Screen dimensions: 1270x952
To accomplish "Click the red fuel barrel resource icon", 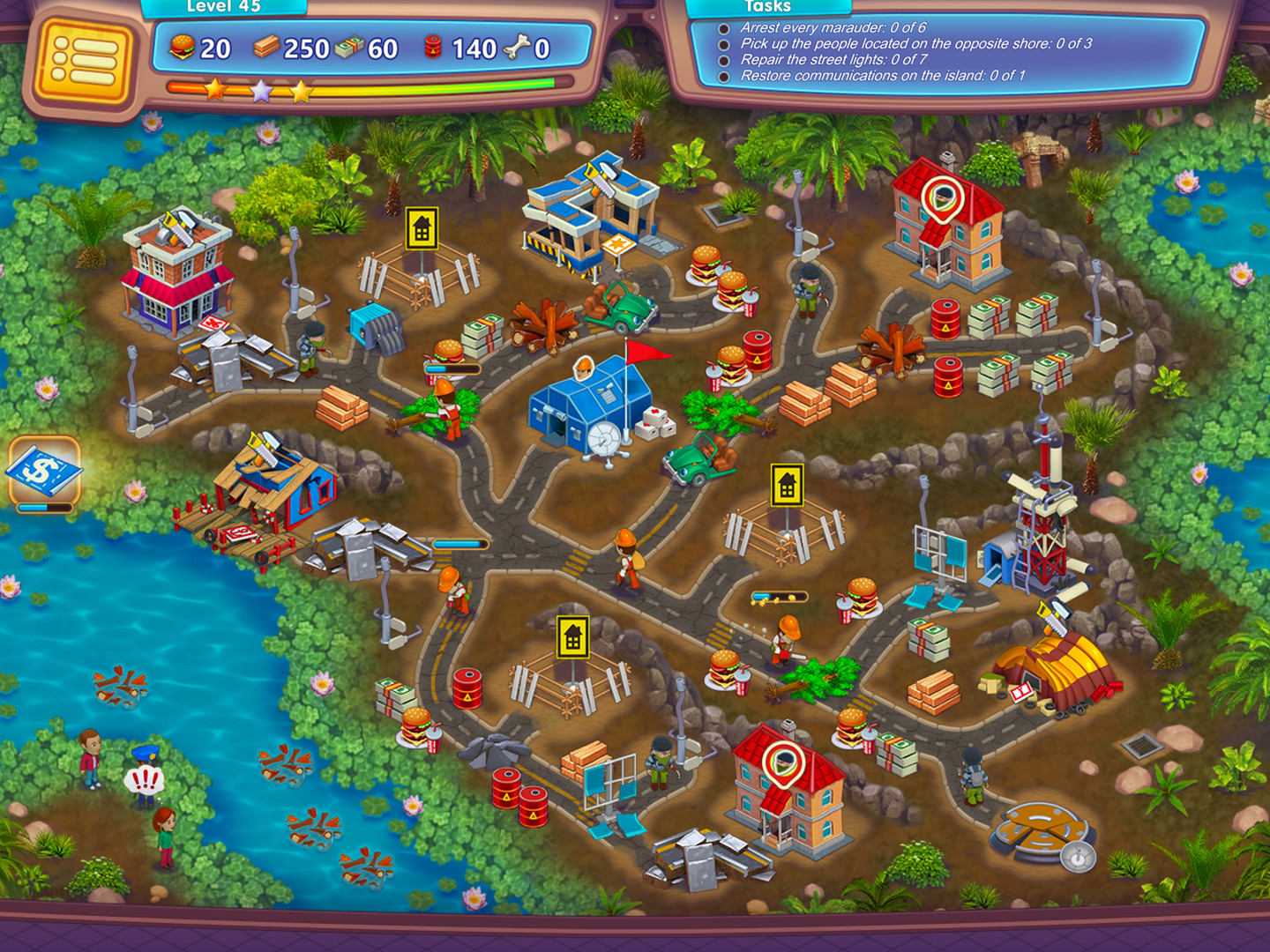I will click(434, 48).
